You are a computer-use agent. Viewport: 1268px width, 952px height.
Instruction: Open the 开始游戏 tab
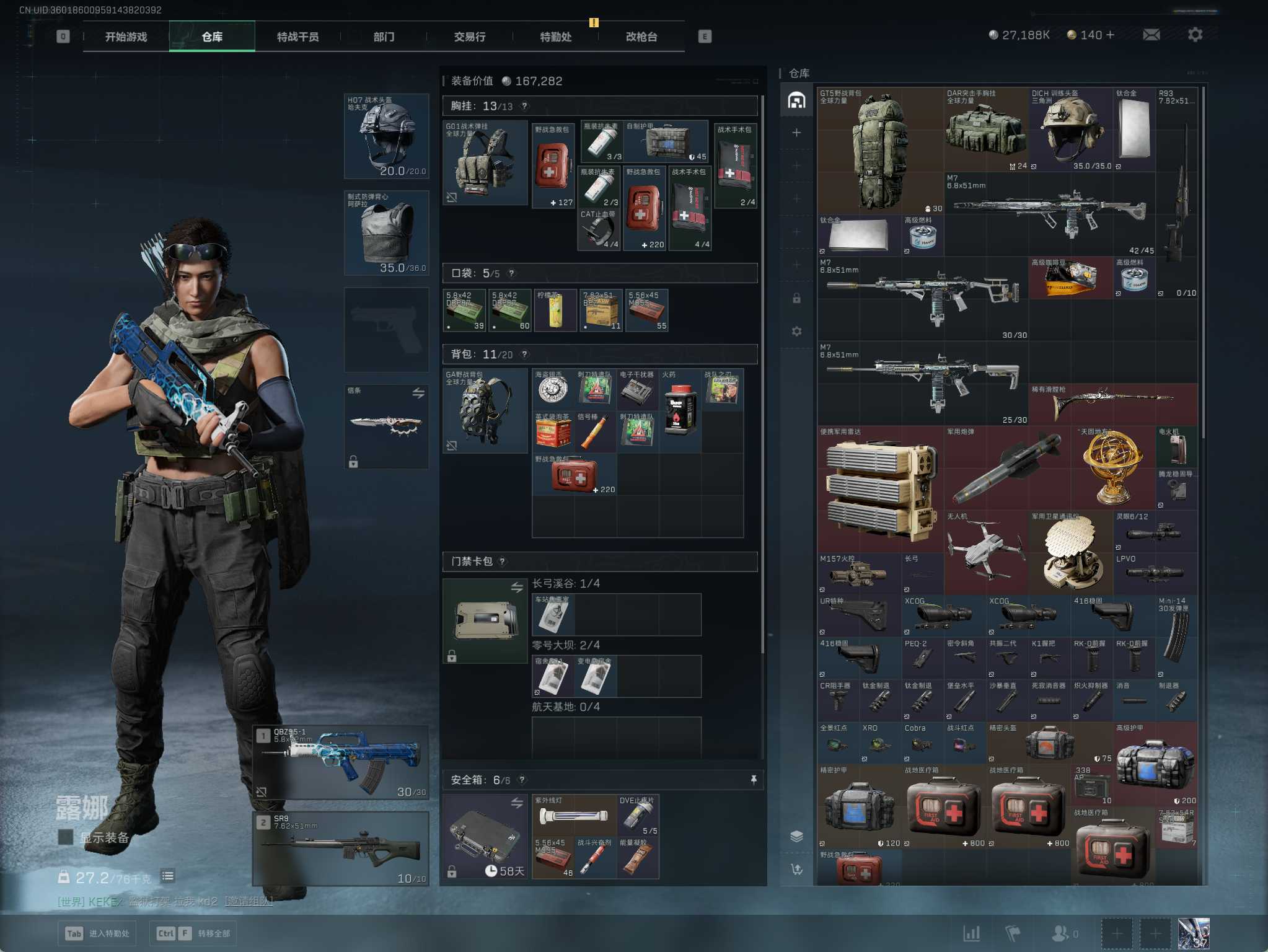126,37
